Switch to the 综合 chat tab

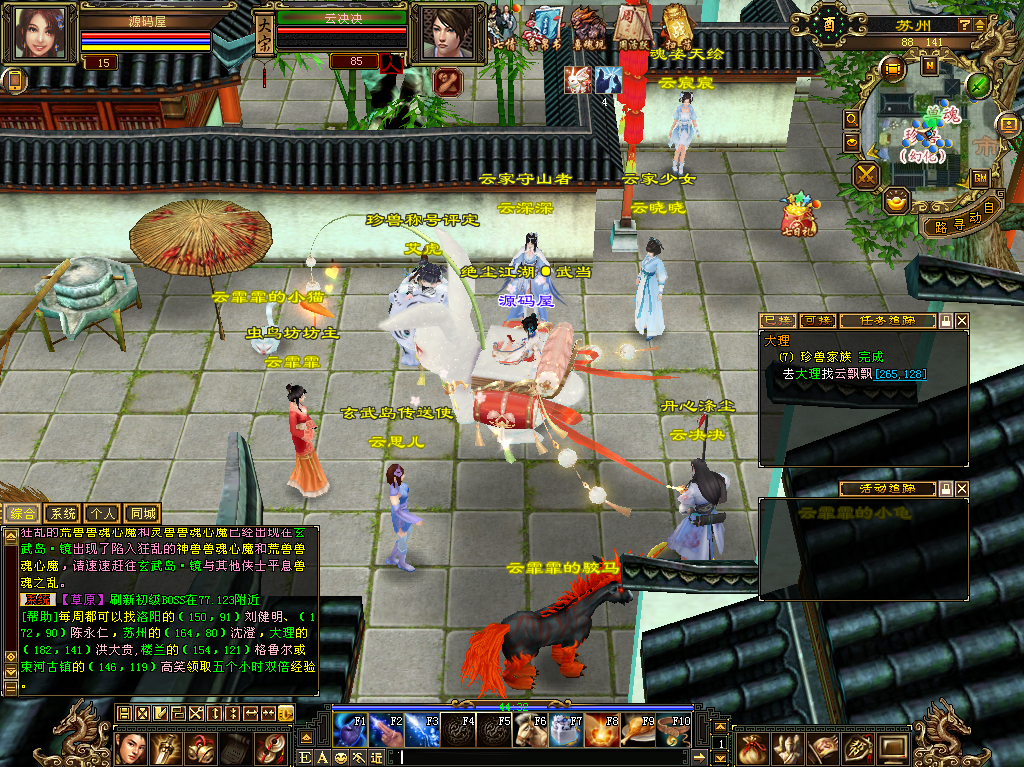point(23,514)
